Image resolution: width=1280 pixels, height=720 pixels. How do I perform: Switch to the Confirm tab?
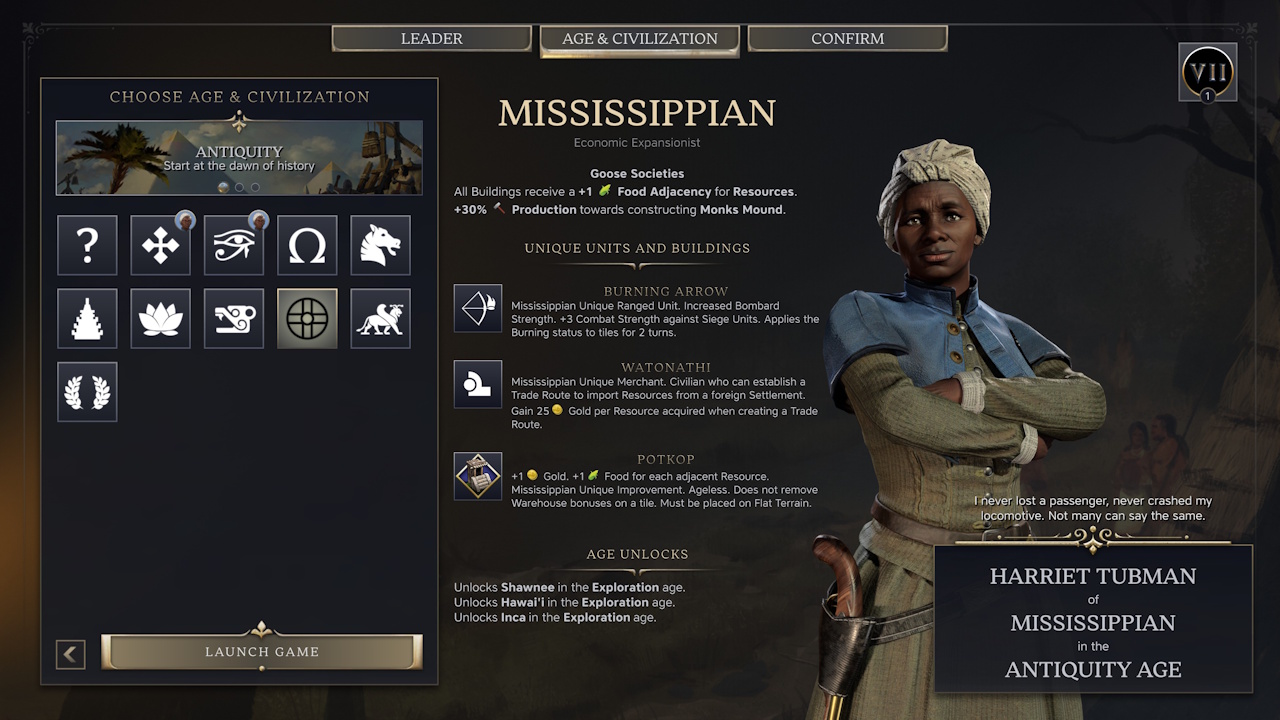[x=847, y=38]
